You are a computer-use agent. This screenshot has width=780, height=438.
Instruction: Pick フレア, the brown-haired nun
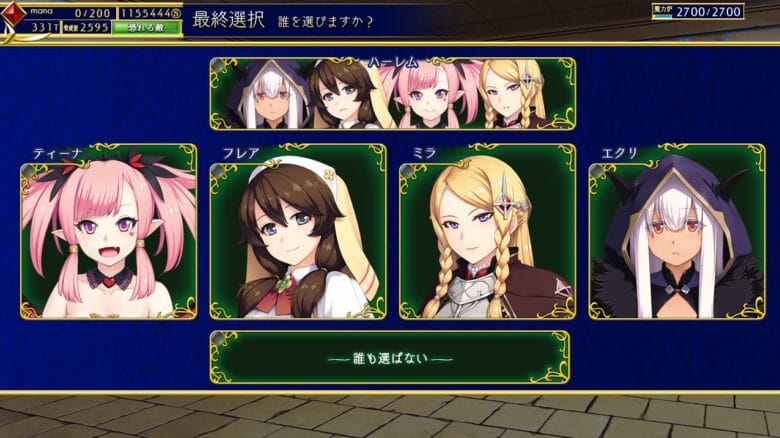click(x=298, y=231)
